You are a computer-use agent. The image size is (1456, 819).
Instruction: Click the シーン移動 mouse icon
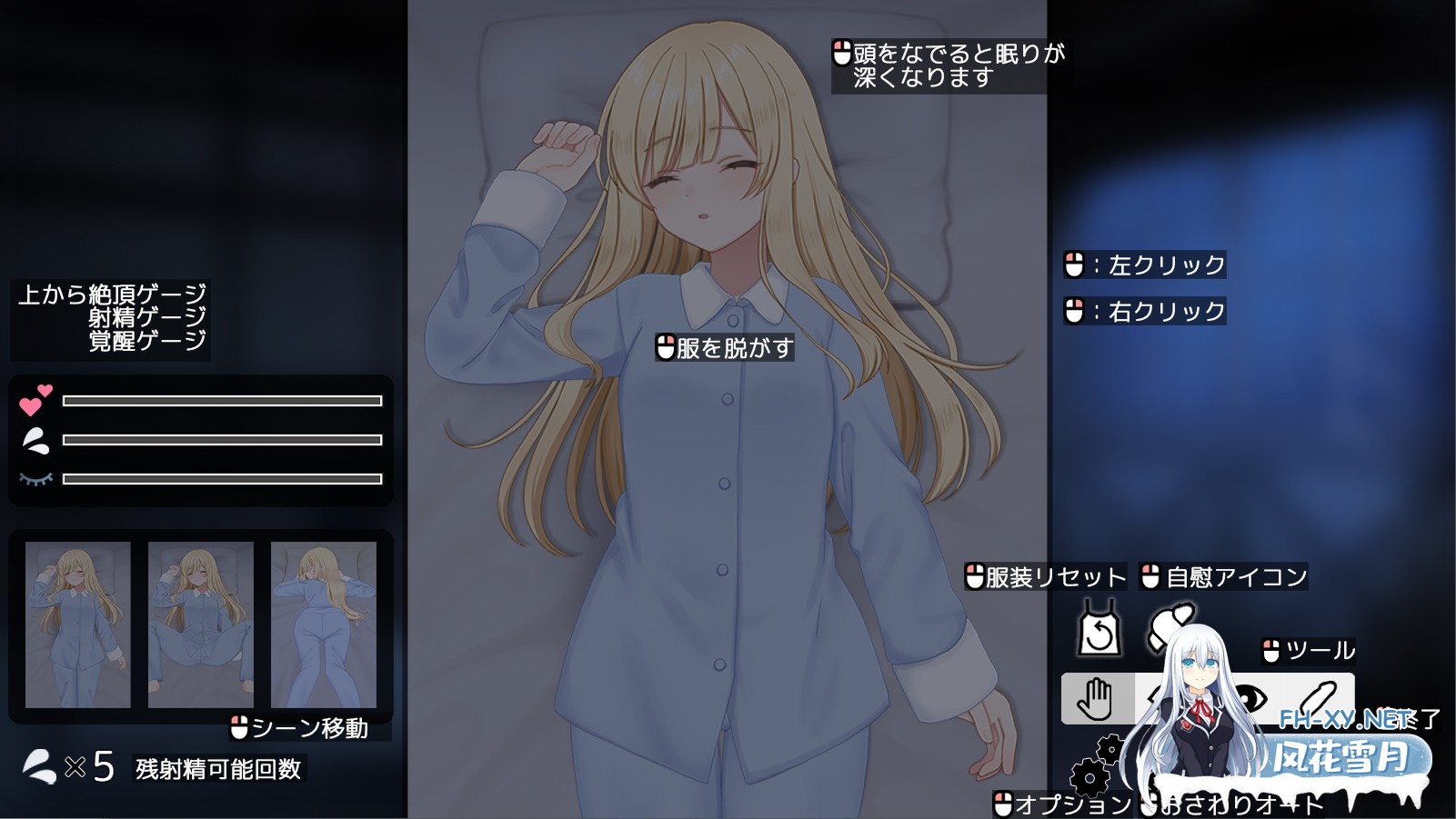click(x=239, y=727)
